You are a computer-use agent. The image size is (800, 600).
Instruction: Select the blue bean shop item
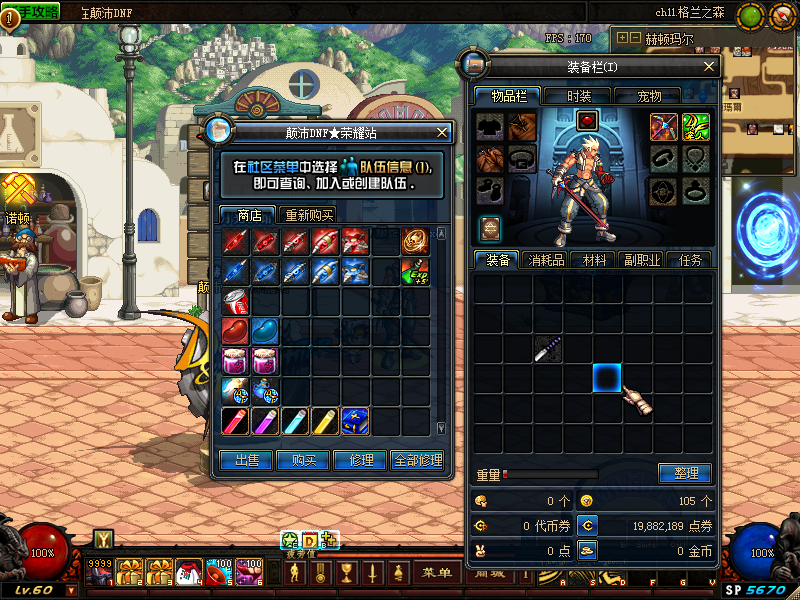265,331
